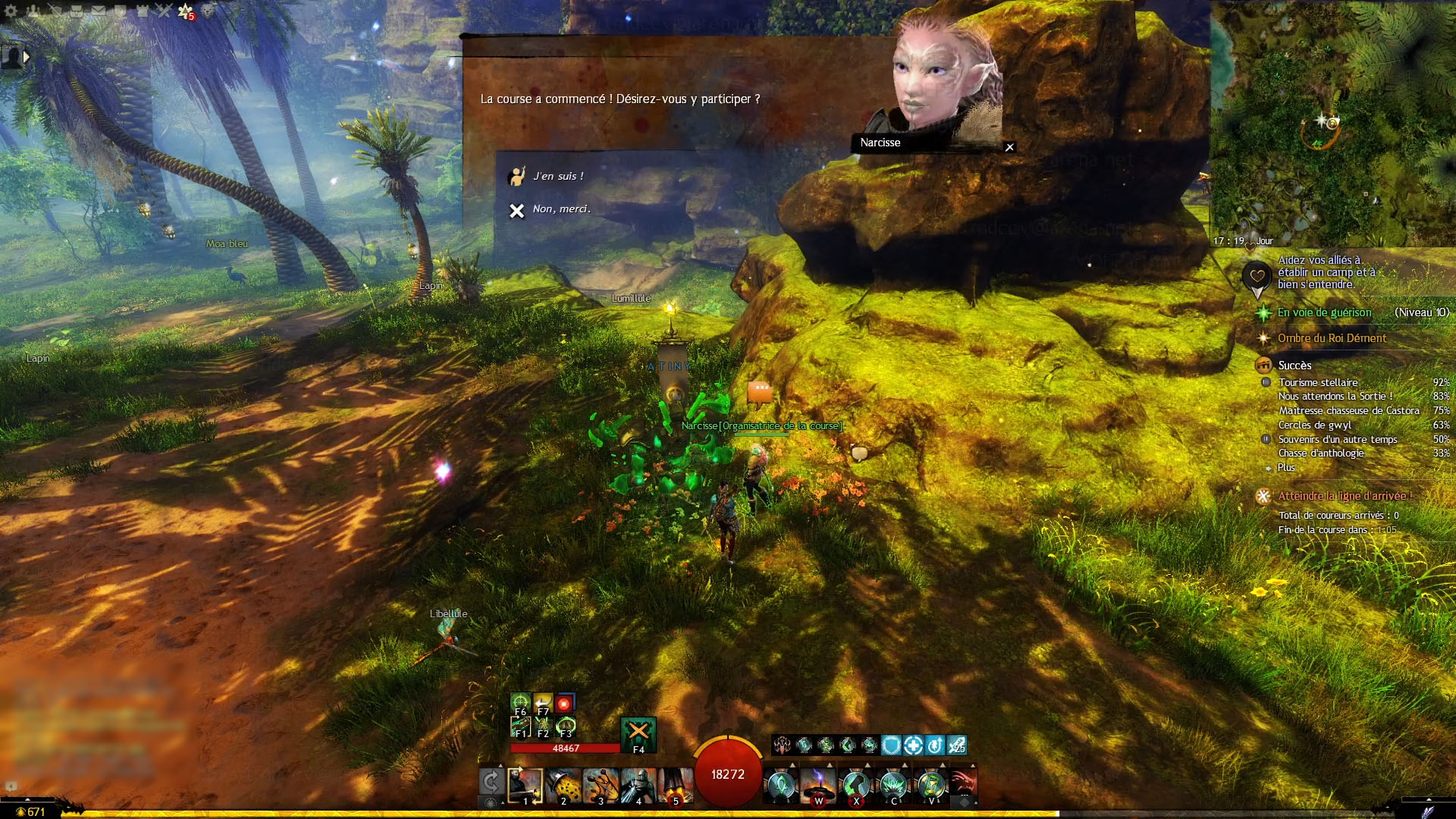The image size is (1456, 819).
Task: Expand achievements list with "Plus"
Action: pyautogui.click(x=1286, y=467)
